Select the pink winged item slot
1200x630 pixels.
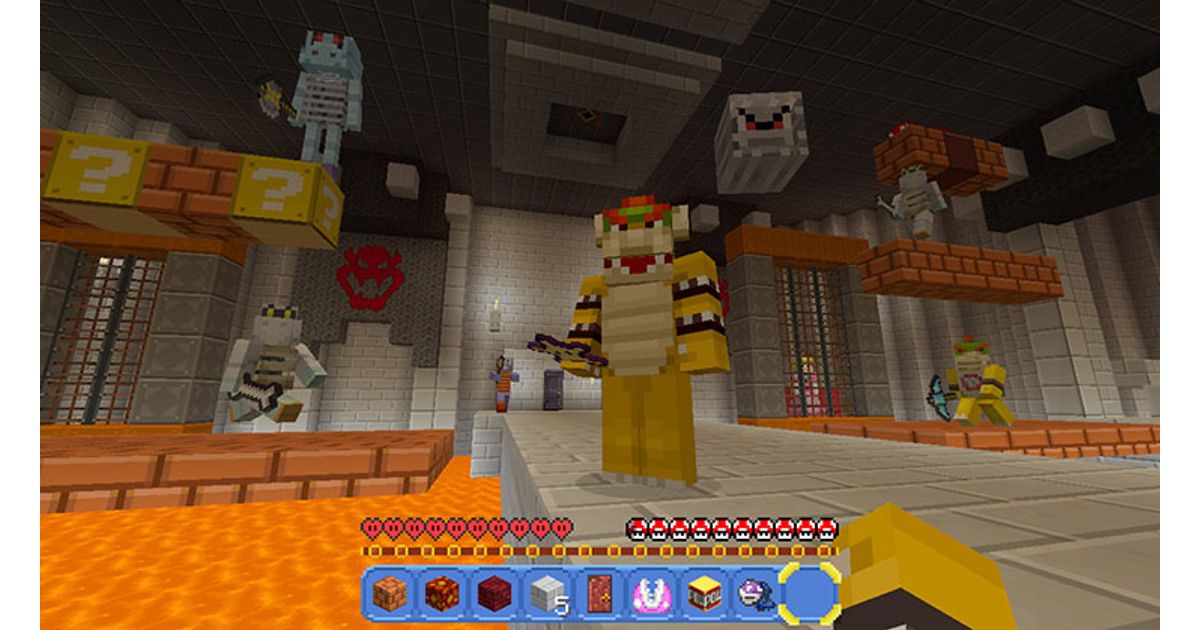(x=650, y=594)
